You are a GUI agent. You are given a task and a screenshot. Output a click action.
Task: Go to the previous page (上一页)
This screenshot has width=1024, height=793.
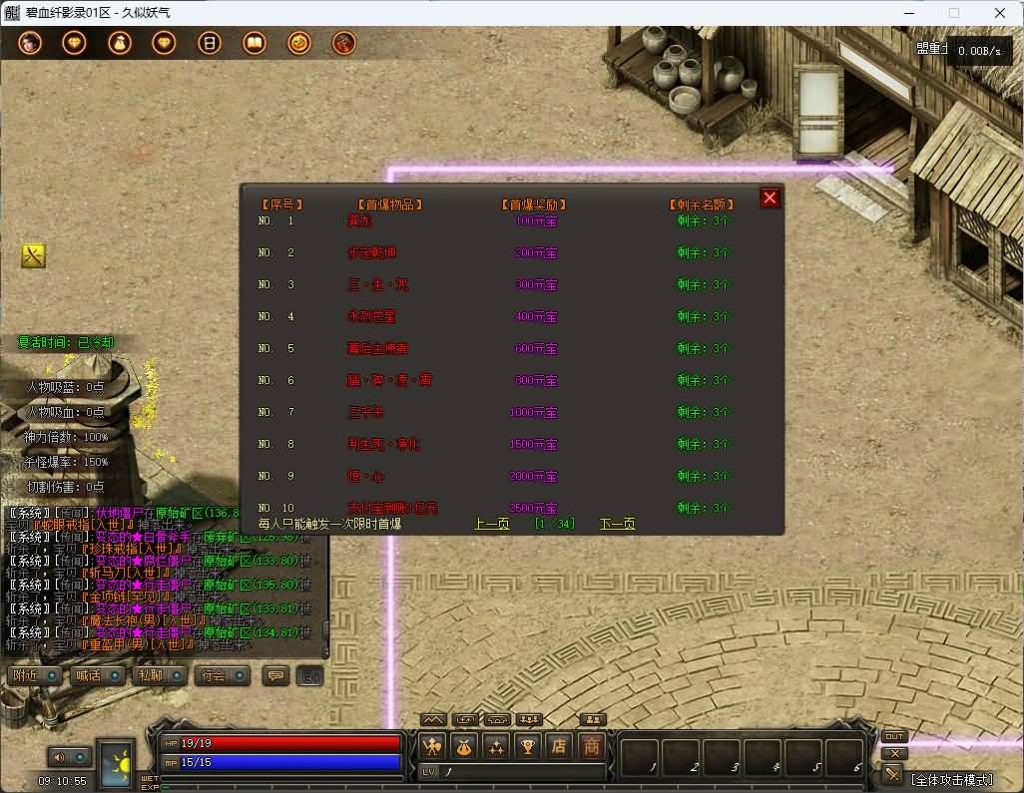(x=491, y=524)
